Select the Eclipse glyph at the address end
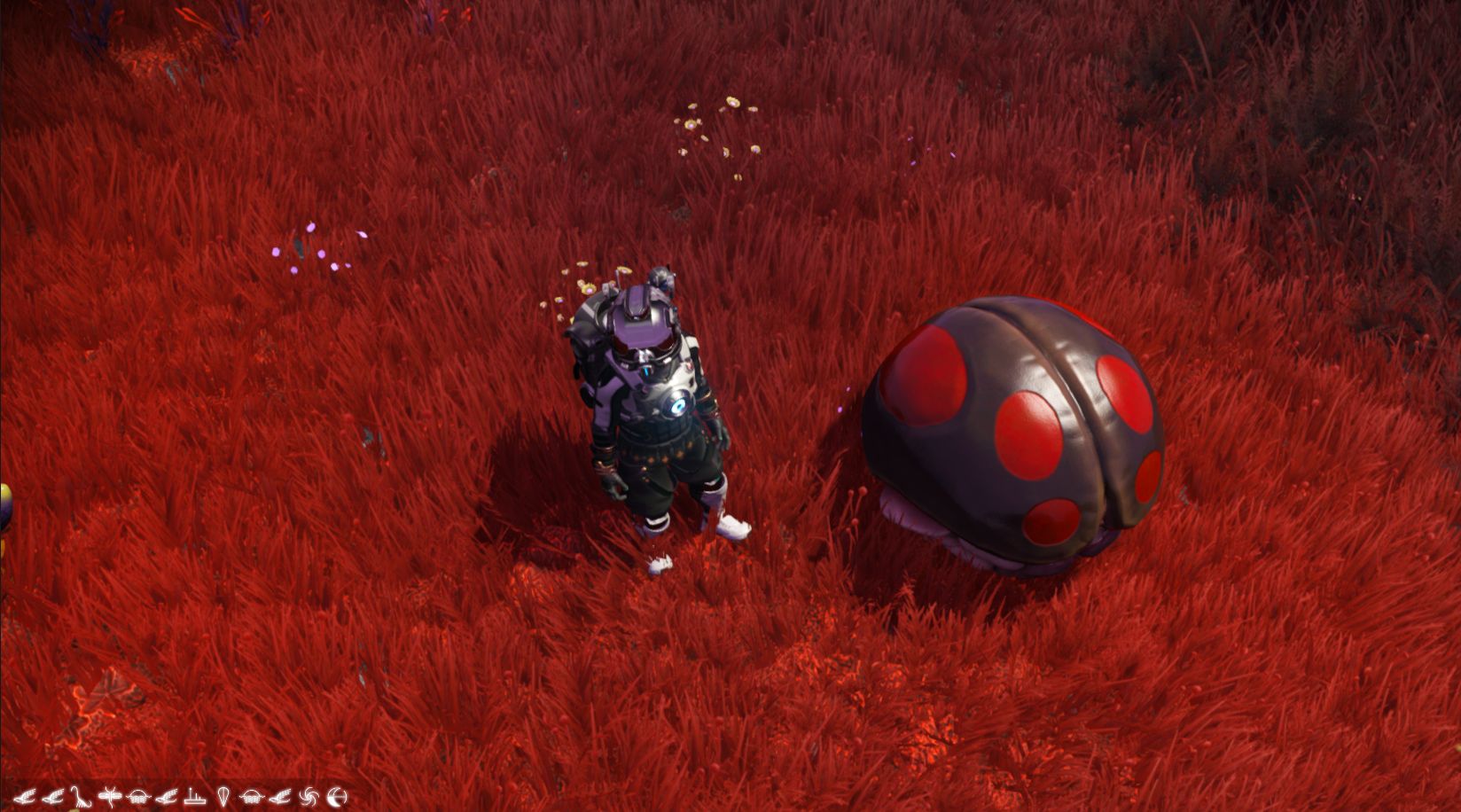Screen dimensions: 1461x812 pos(336,796)
